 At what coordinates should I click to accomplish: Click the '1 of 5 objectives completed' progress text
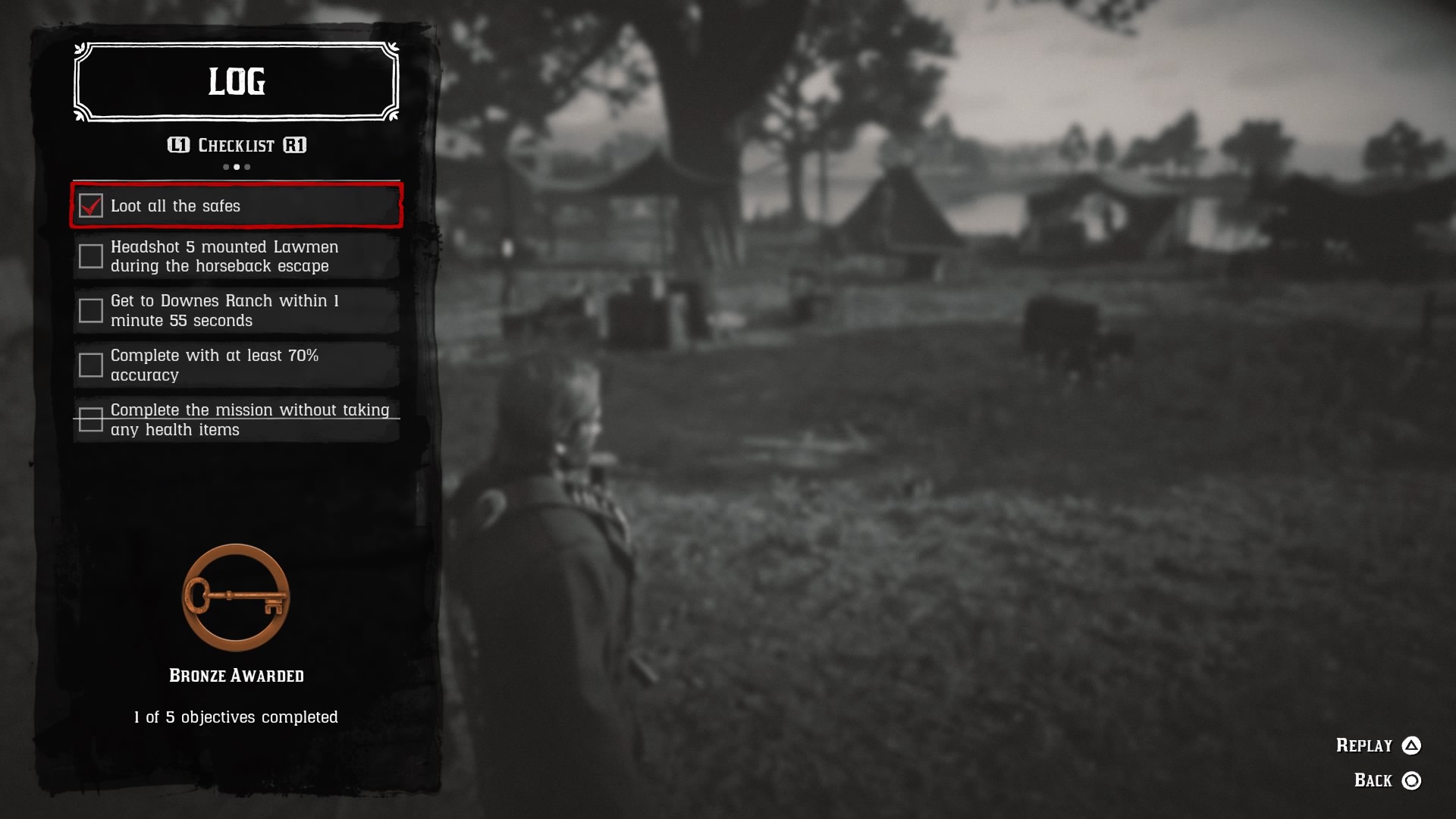(x=236, y=716)
